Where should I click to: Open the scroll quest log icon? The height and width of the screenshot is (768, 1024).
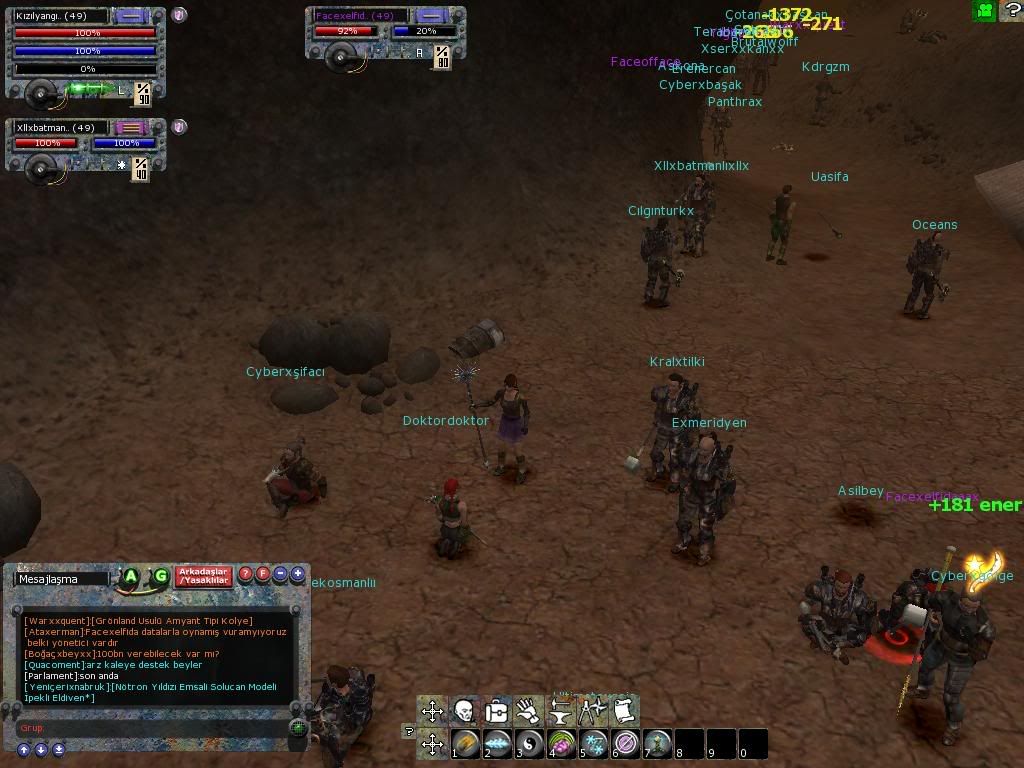624,711
